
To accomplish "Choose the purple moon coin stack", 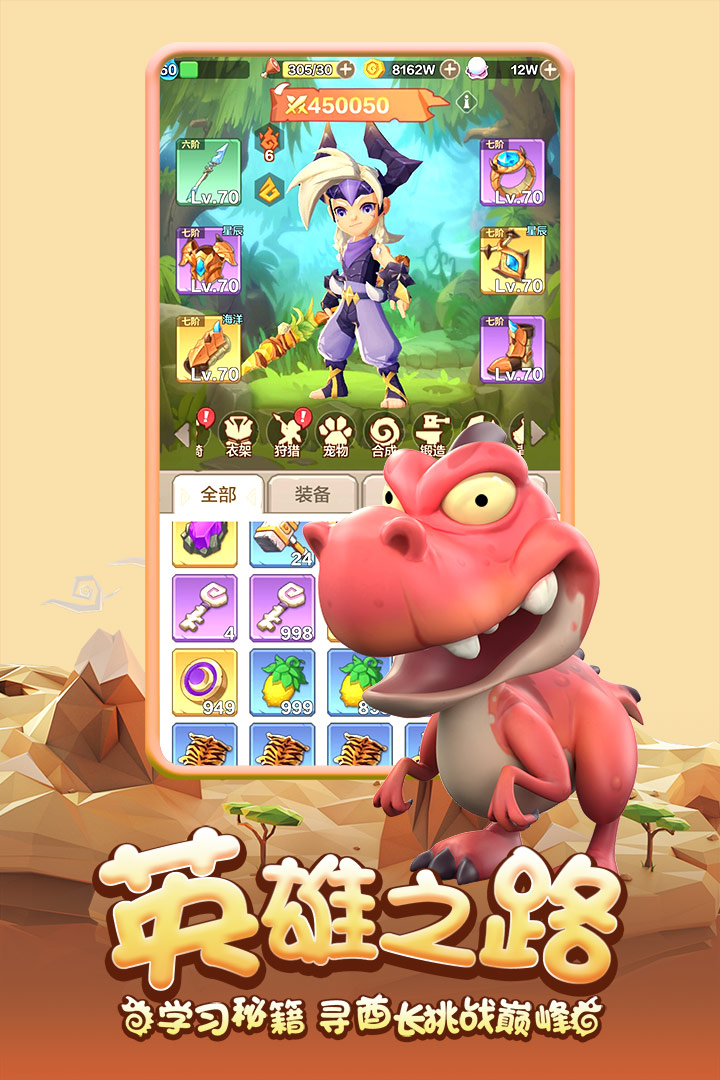I will point(205,683).
